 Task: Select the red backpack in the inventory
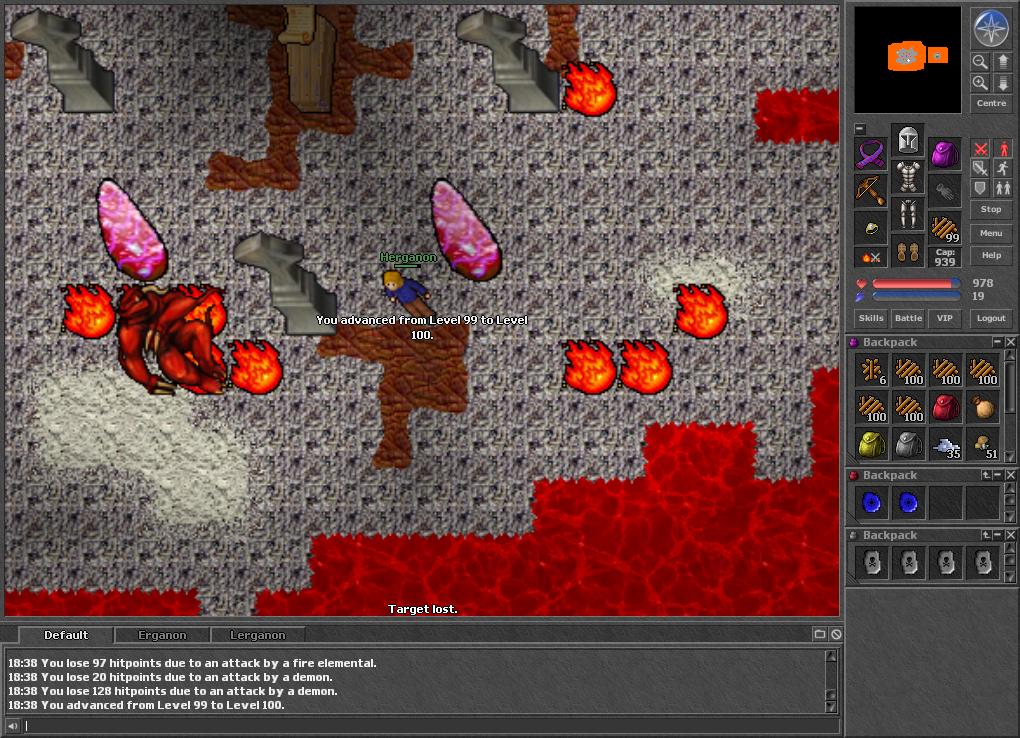coord(945,407)
